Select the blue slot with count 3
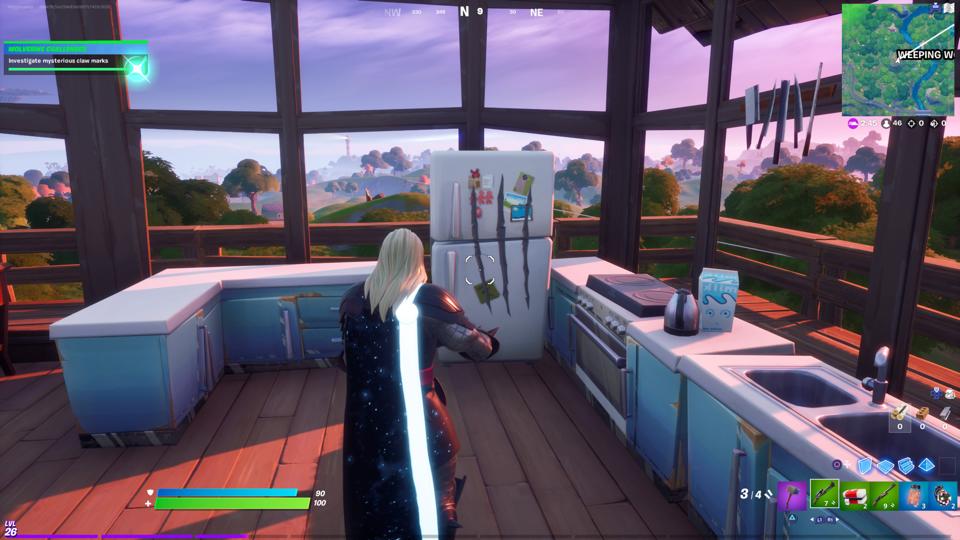Image resolution: width=960 pixels, height=540 pixels. (x=914, y=495)
